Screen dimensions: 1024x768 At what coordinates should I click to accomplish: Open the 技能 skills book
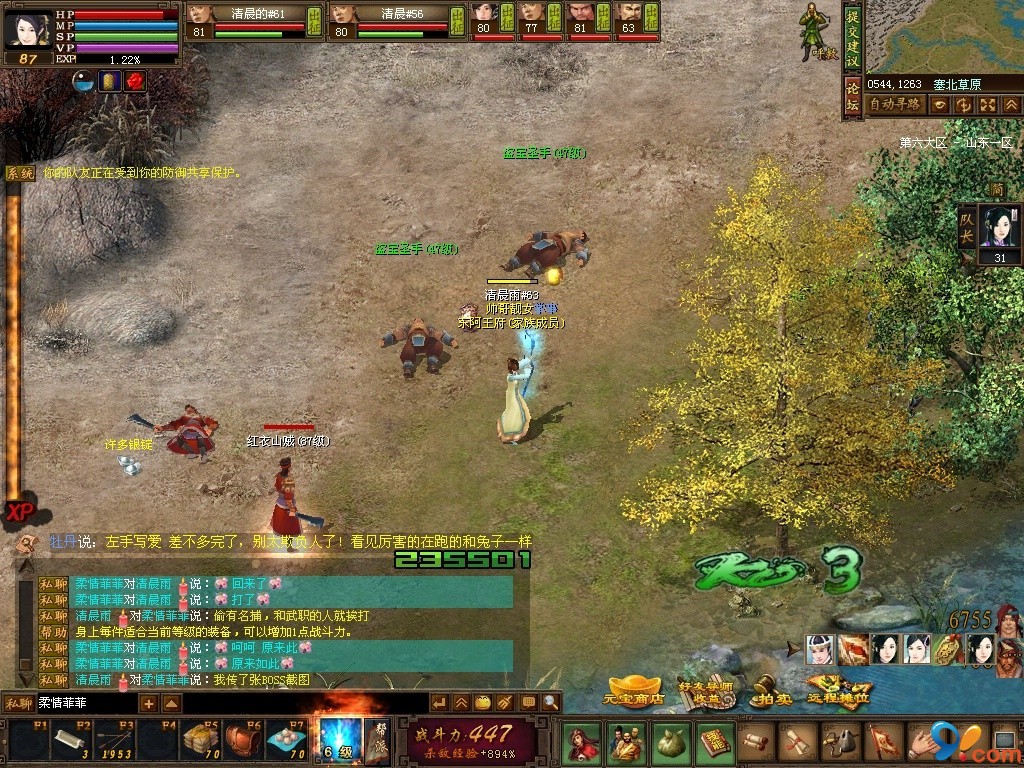pyautogui.click(x=714, y=743)
